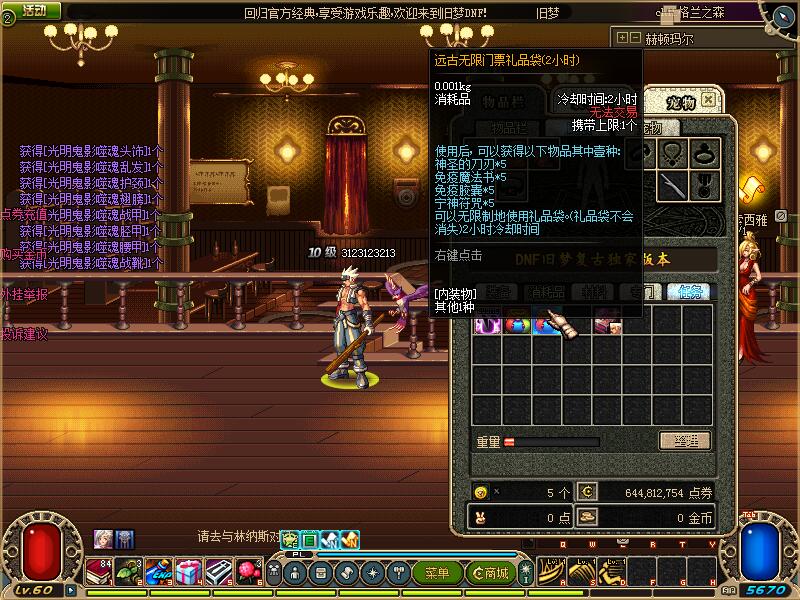Click the 活动 (Events) button
Image resolution: width=800 pixels, height=600 pixels.
coord(34,10)
